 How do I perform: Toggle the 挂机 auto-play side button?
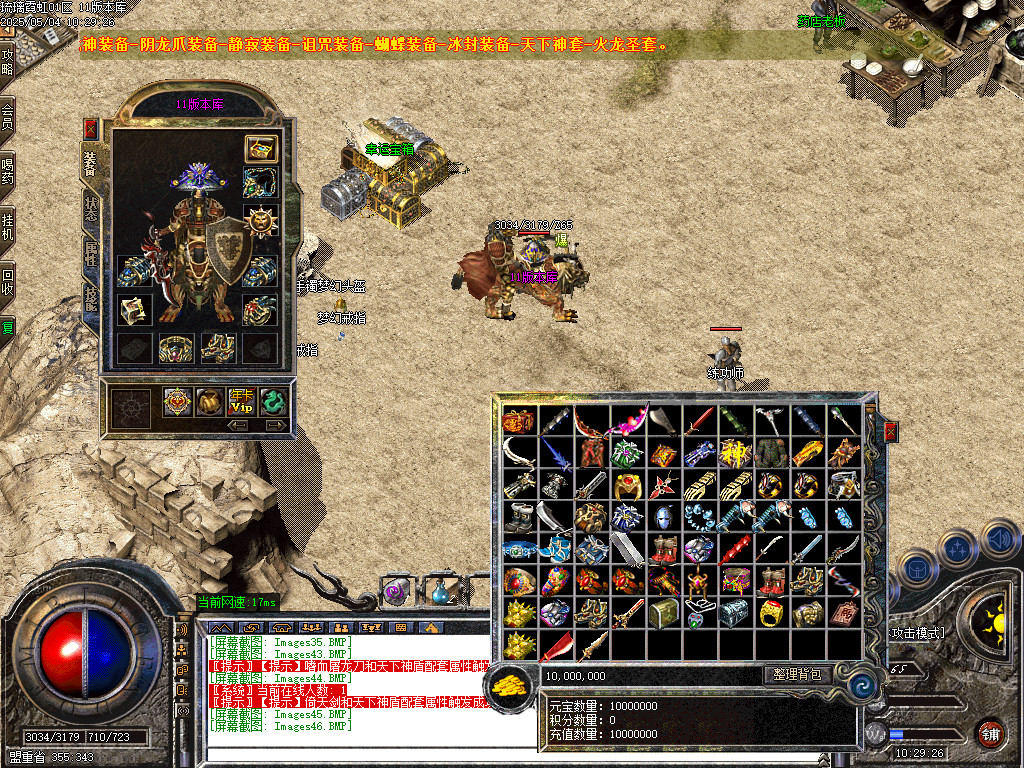point(8,226)
